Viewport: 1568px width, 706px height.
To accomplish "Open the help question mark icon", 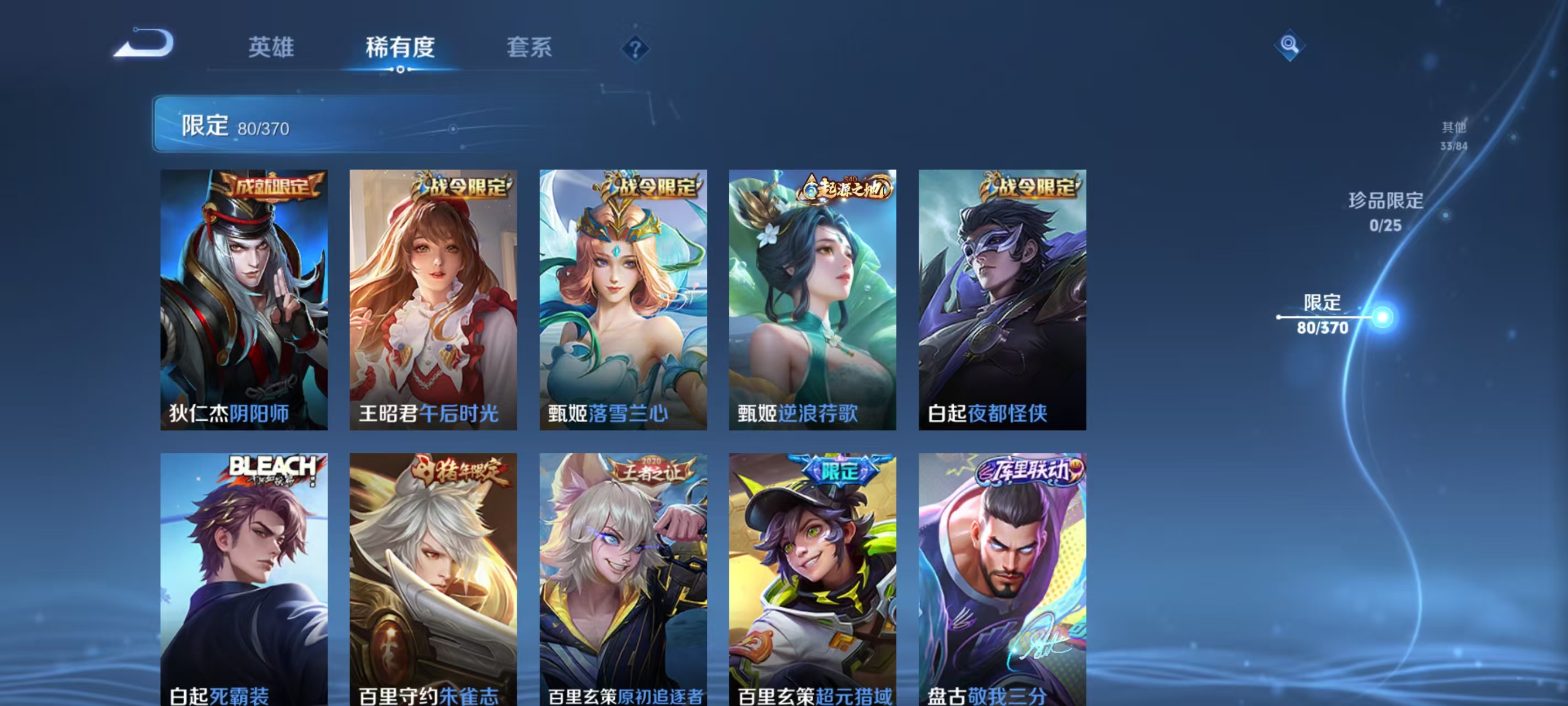I will click(x=635, y=49).
